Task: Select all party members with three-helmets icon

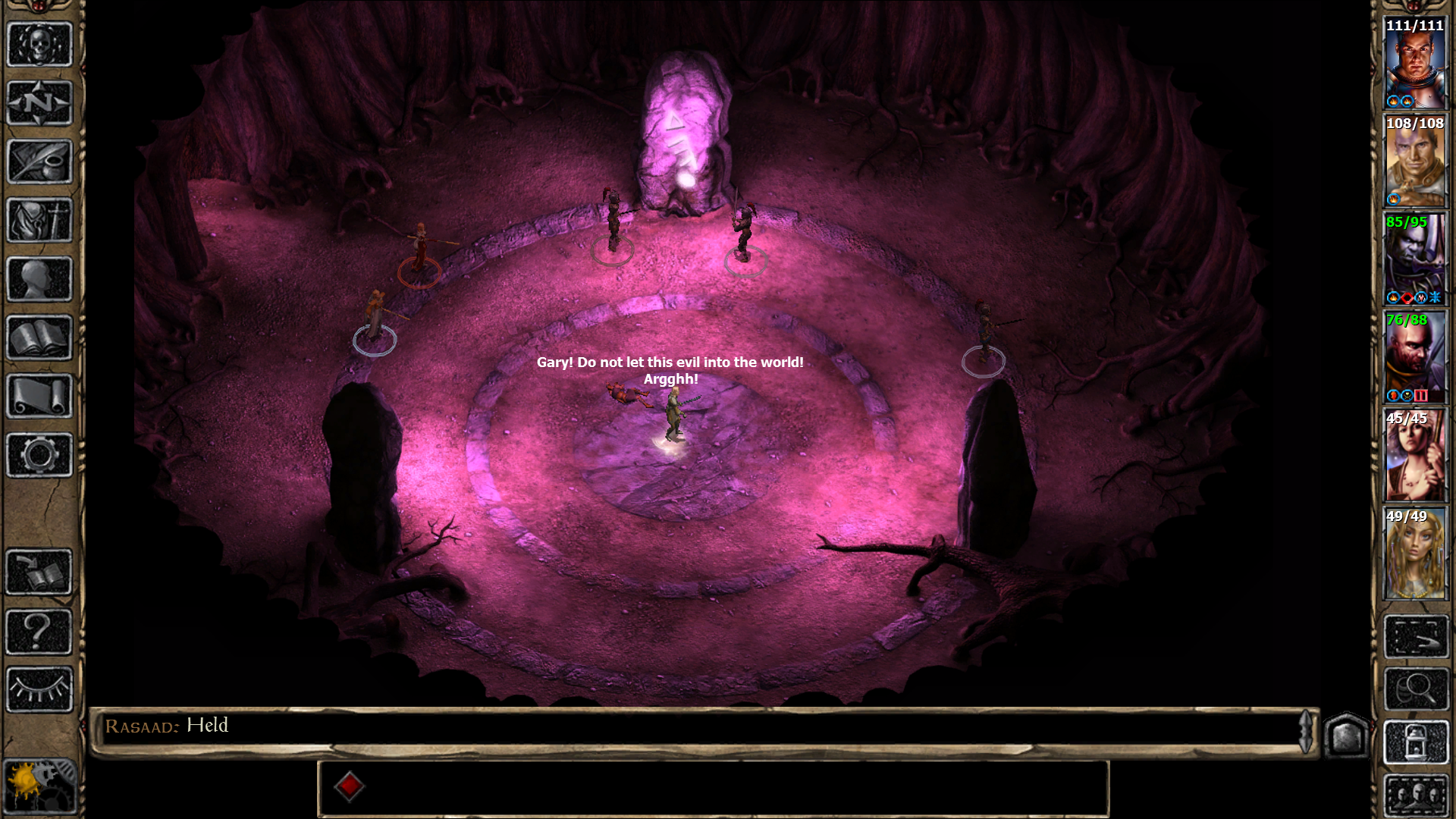Action: tap(1416, 795)
